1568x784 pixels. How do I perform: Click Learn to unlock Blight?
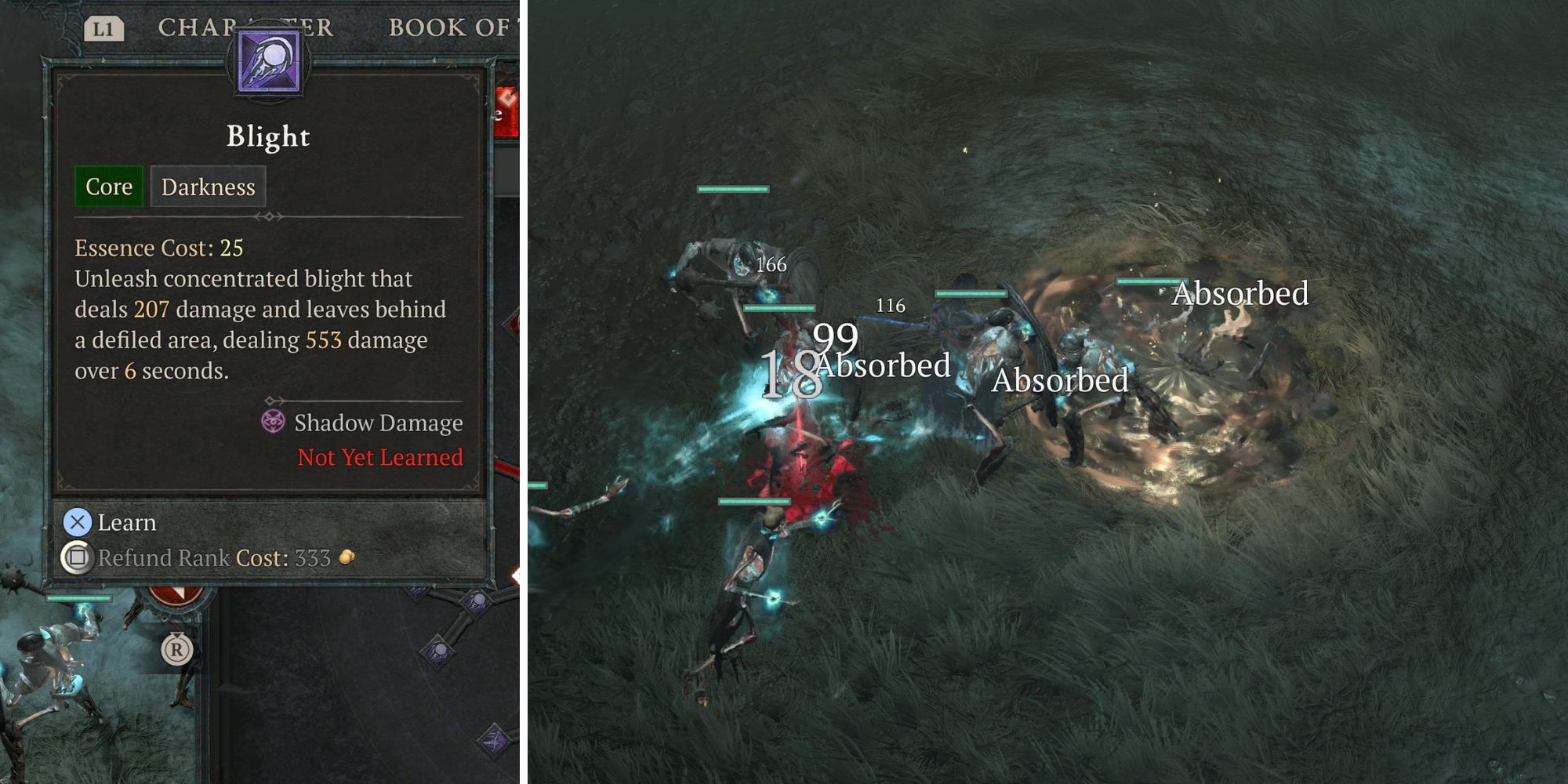[x=125, y=522]
